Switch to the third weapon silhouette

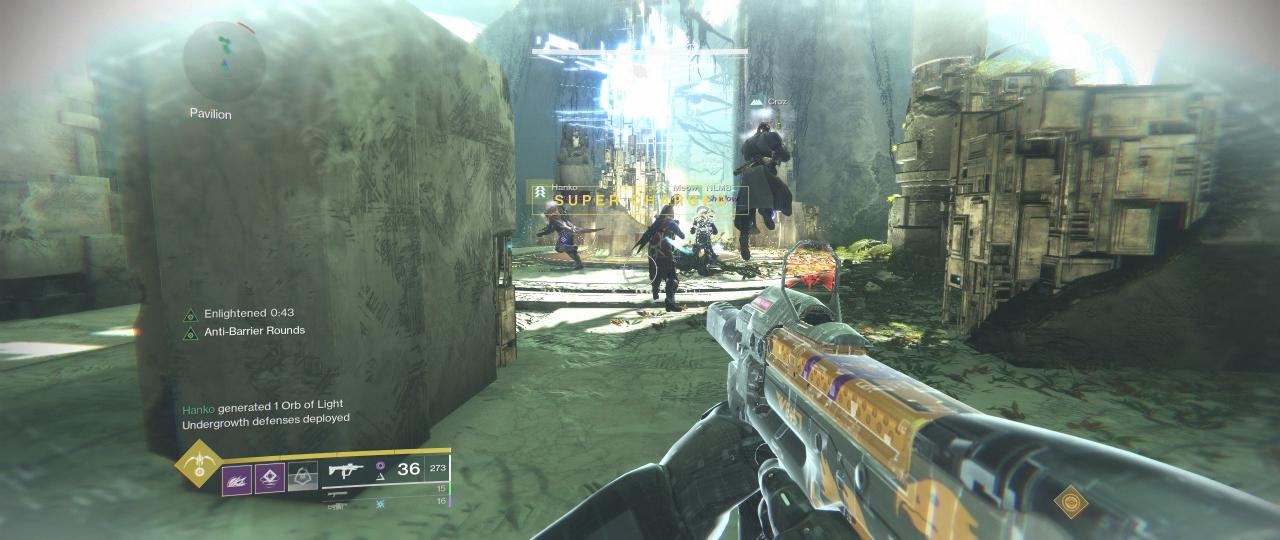click(337, 506)
